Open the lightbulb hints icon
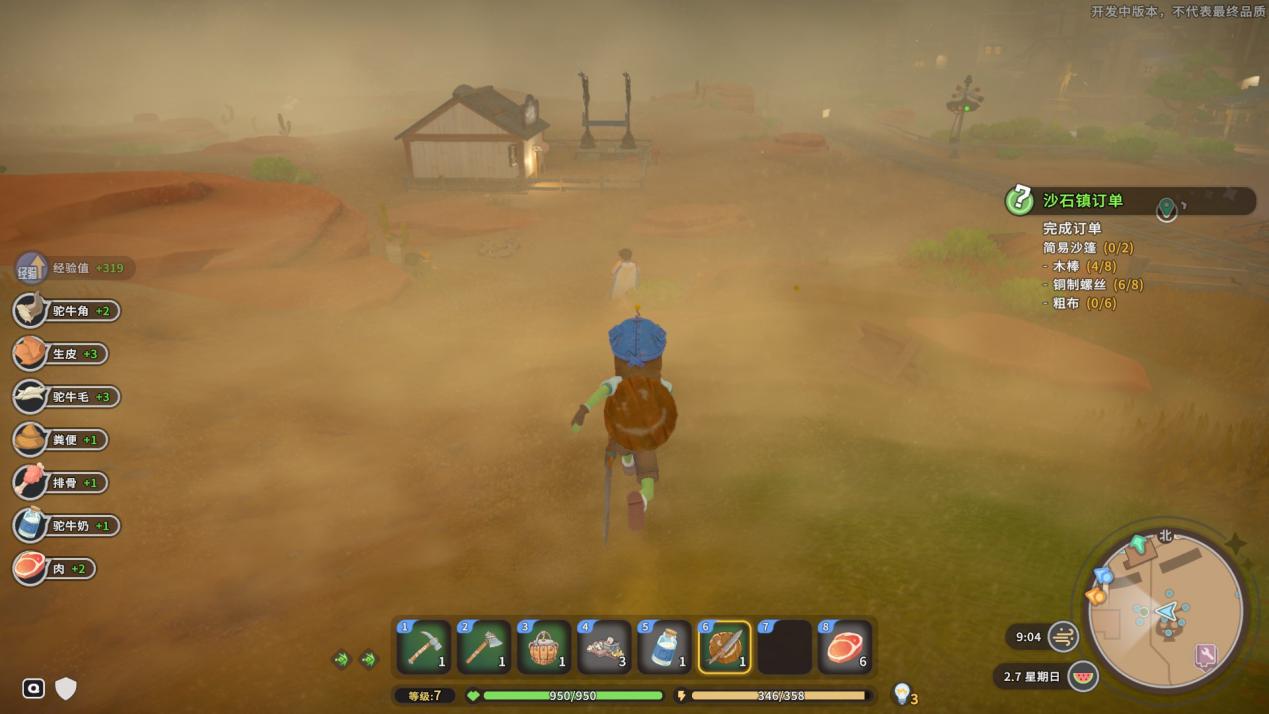The height and width of the screenshot is (714, 1269). (x=902, y=692)
